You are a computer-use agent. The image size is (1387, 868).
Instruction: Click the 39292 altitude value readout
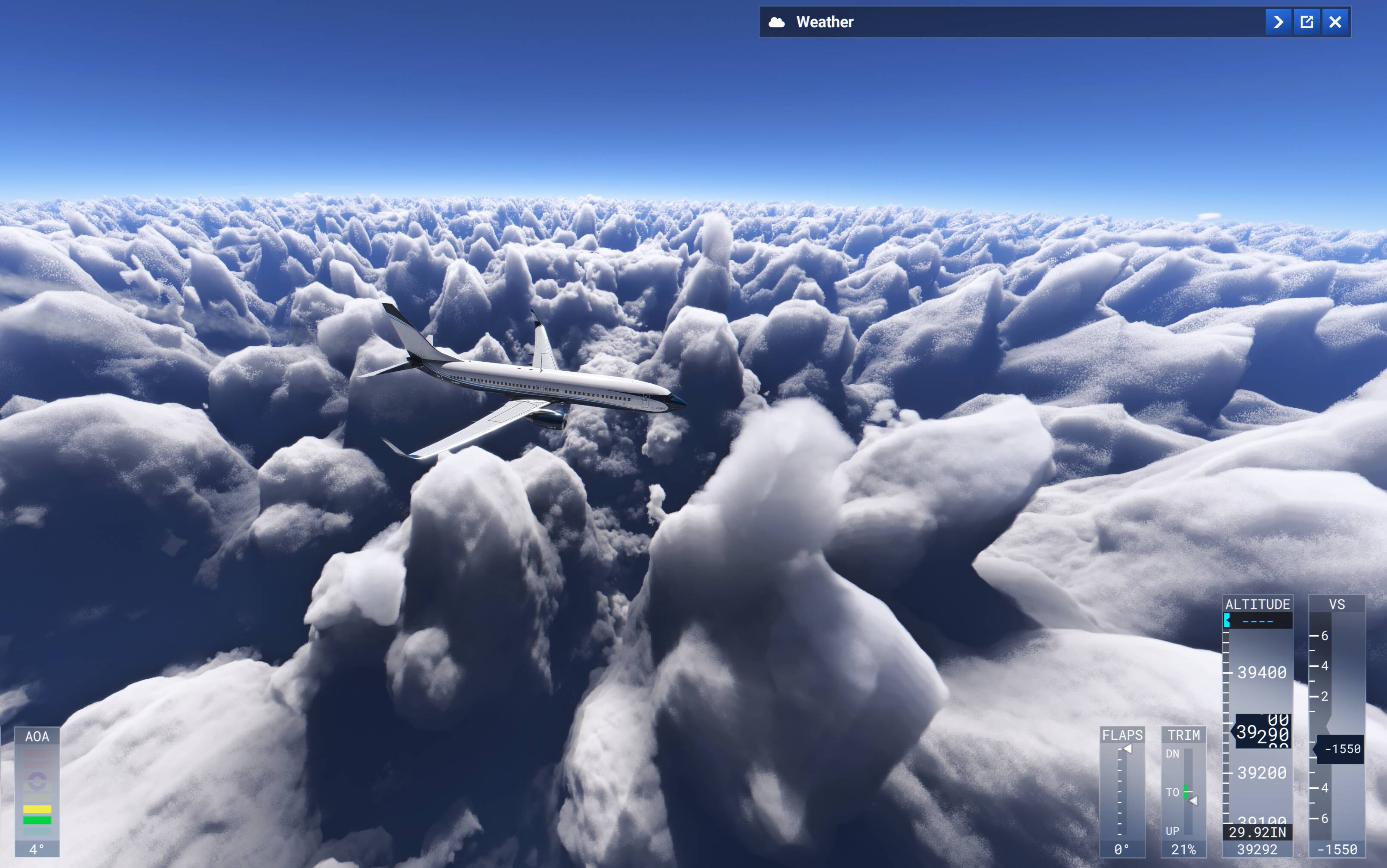tap(1258, 849)
